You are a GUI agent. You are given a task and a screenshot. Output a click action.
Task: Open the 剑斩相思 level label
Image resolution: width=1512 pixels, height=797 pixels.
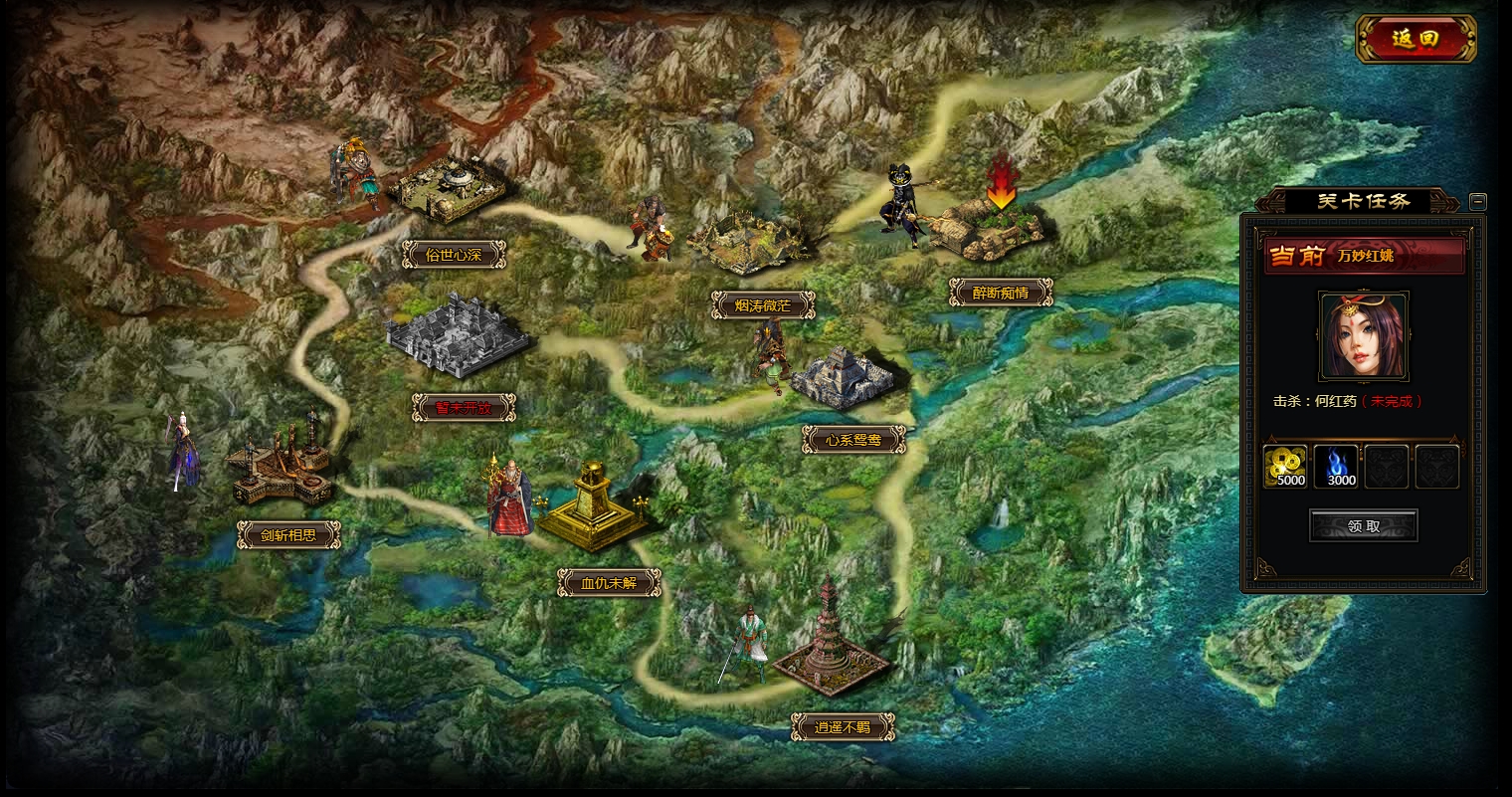[x=286, y=534]
